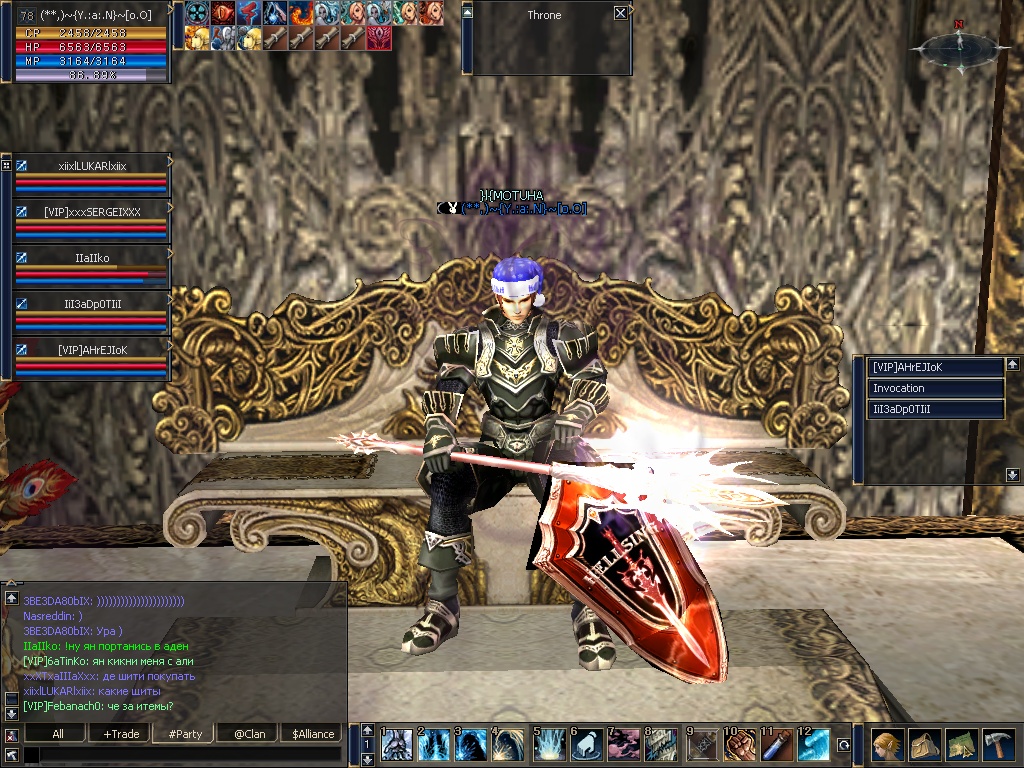The height and width of the screenshot is (768, 1024).
Task: Open the +Trade chat tab
Action: click(x=121, y=734)
